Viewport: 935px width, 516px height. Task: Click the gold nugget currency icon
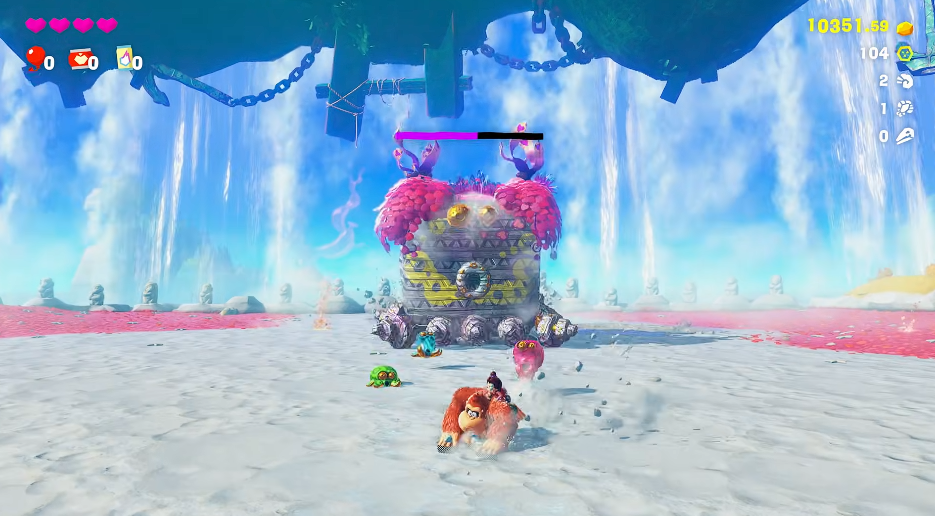coord(905,27)
